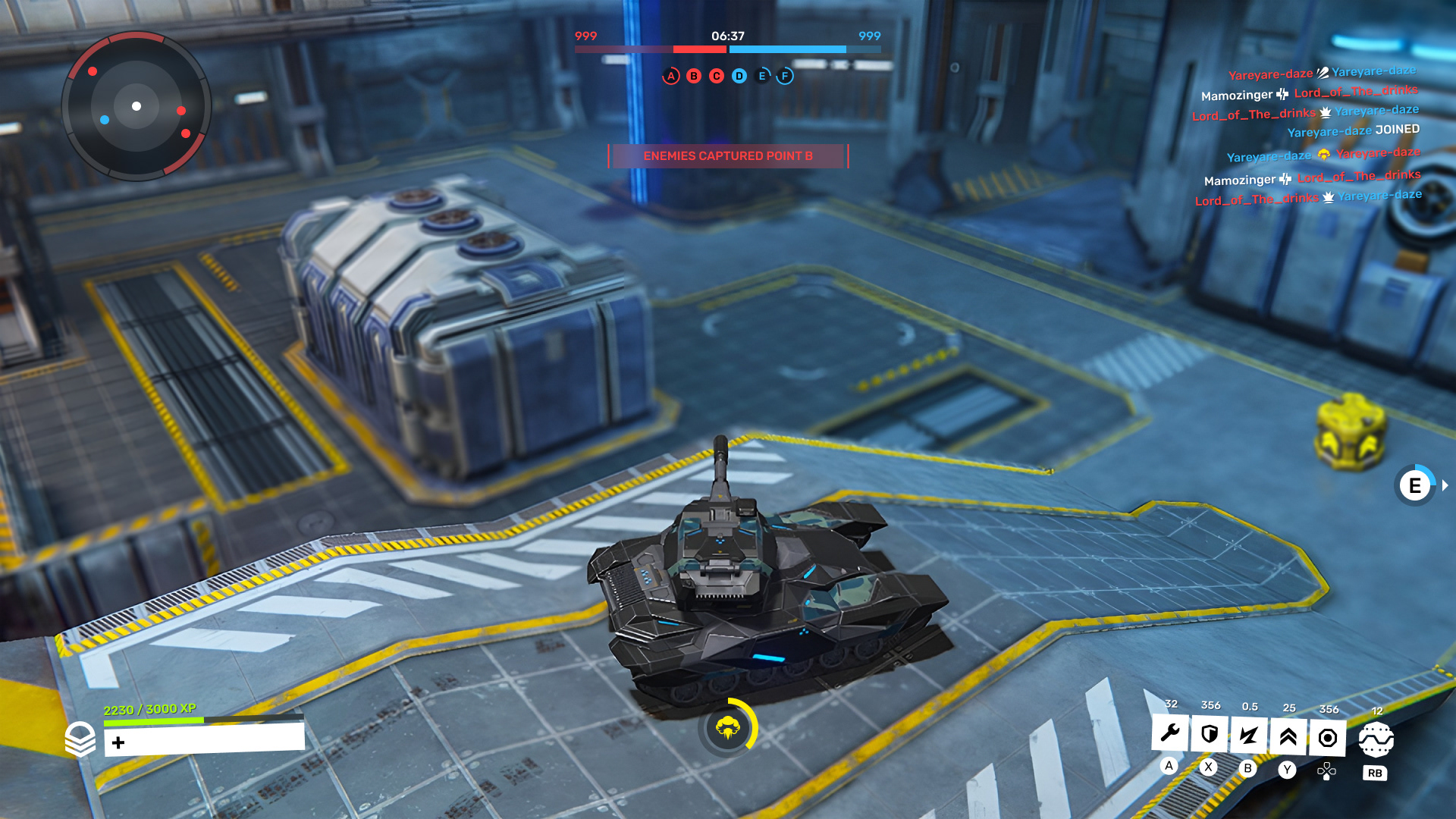Click the plus symbol on health bar

click(118, 742)
